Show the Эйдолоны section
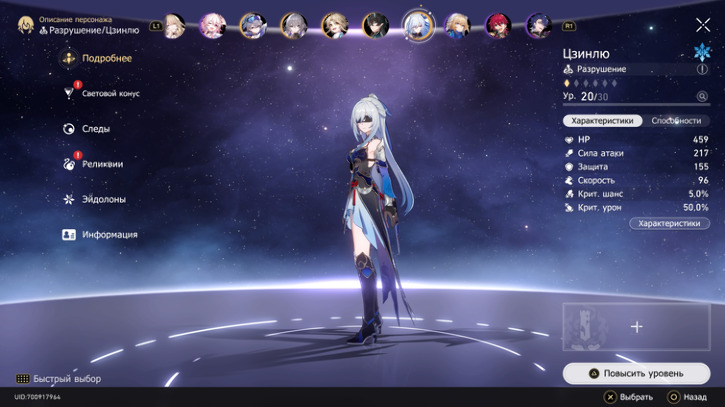This screenshot has height=407, width=725. point(103,199)
